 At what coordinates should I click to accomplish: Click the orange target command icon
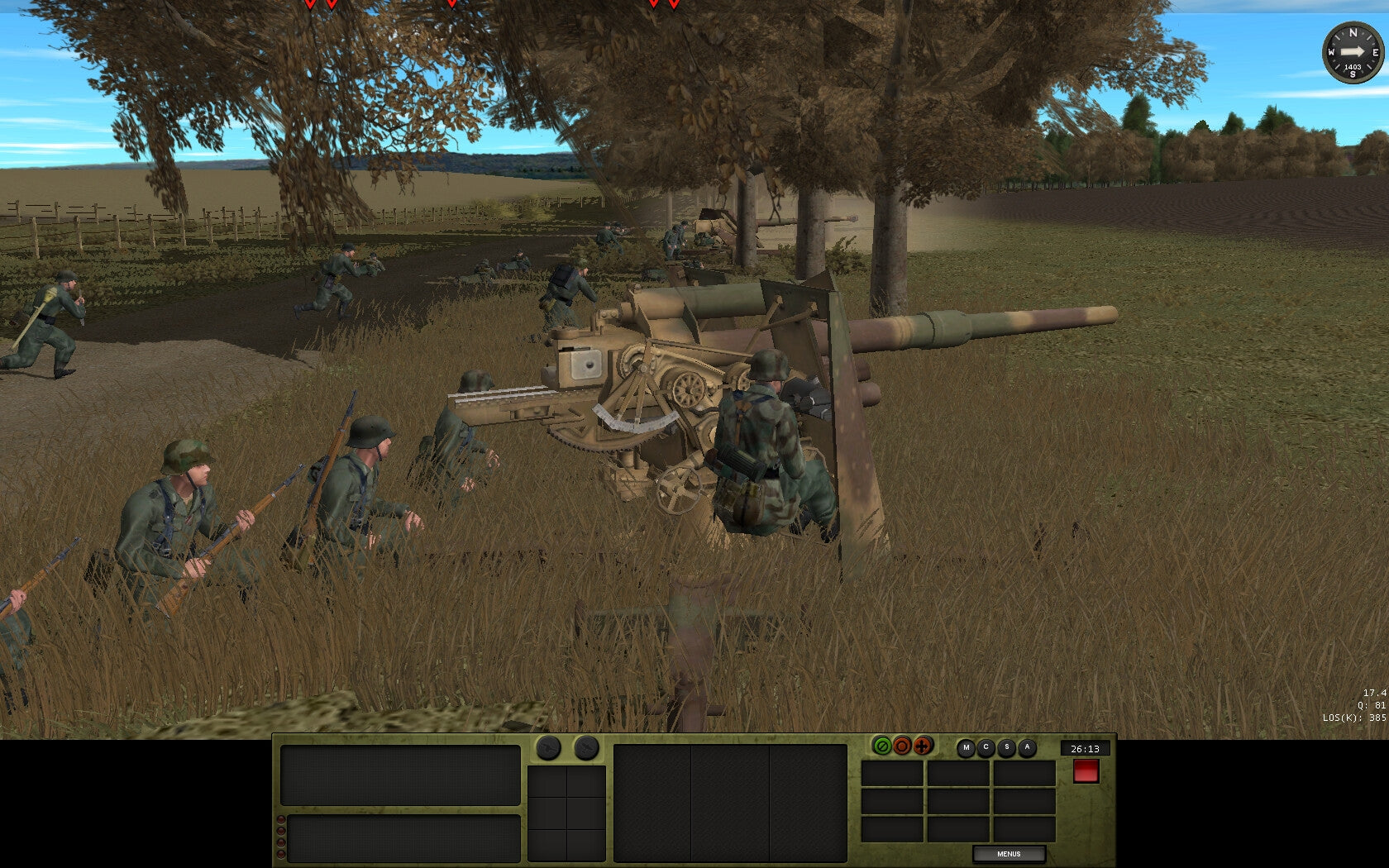tap(902, 746)
